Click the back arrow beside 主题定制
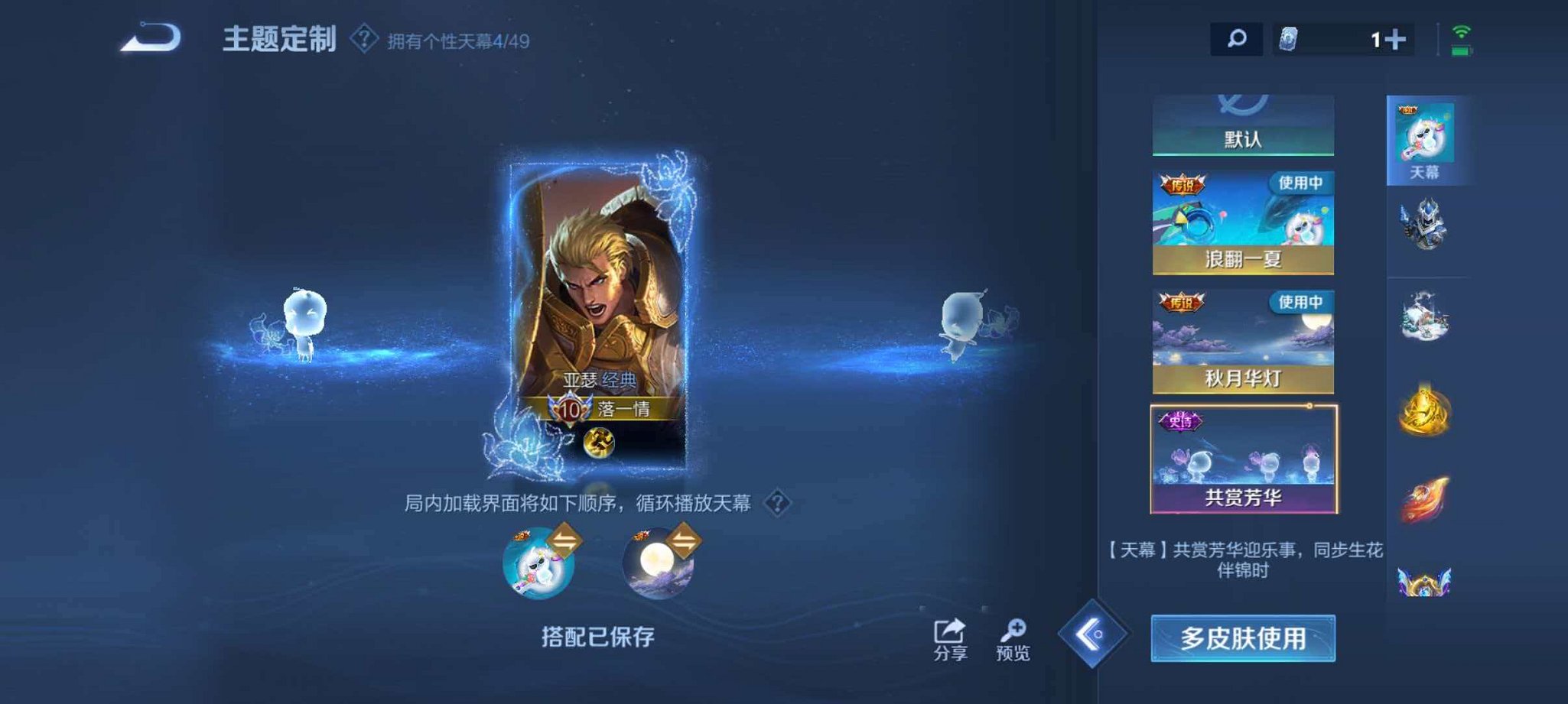This screenshot has width=1568, height=704. coord(151,36)
